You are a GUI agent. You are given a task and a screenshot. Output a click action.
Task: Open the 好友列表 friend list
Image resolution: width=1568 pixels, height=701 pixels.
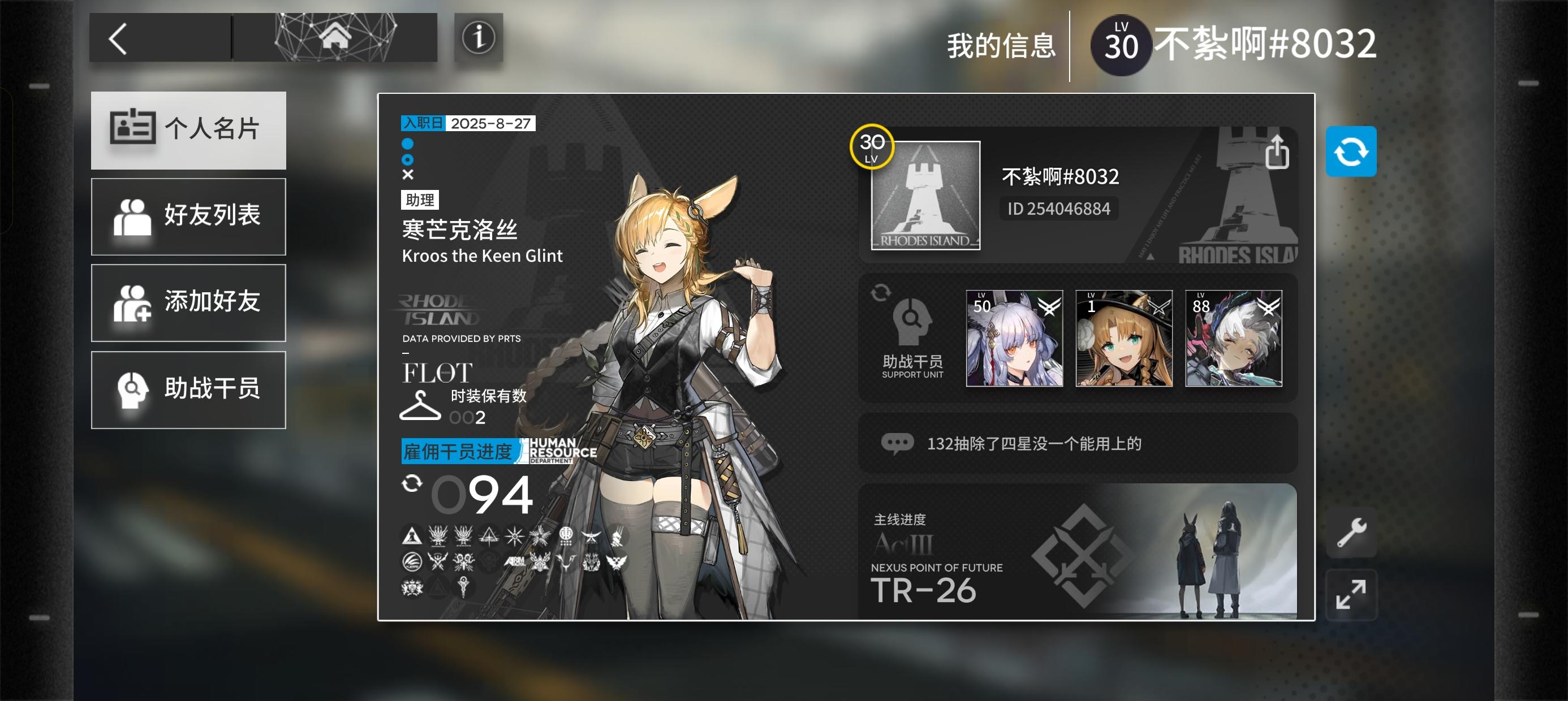point(188,216)
